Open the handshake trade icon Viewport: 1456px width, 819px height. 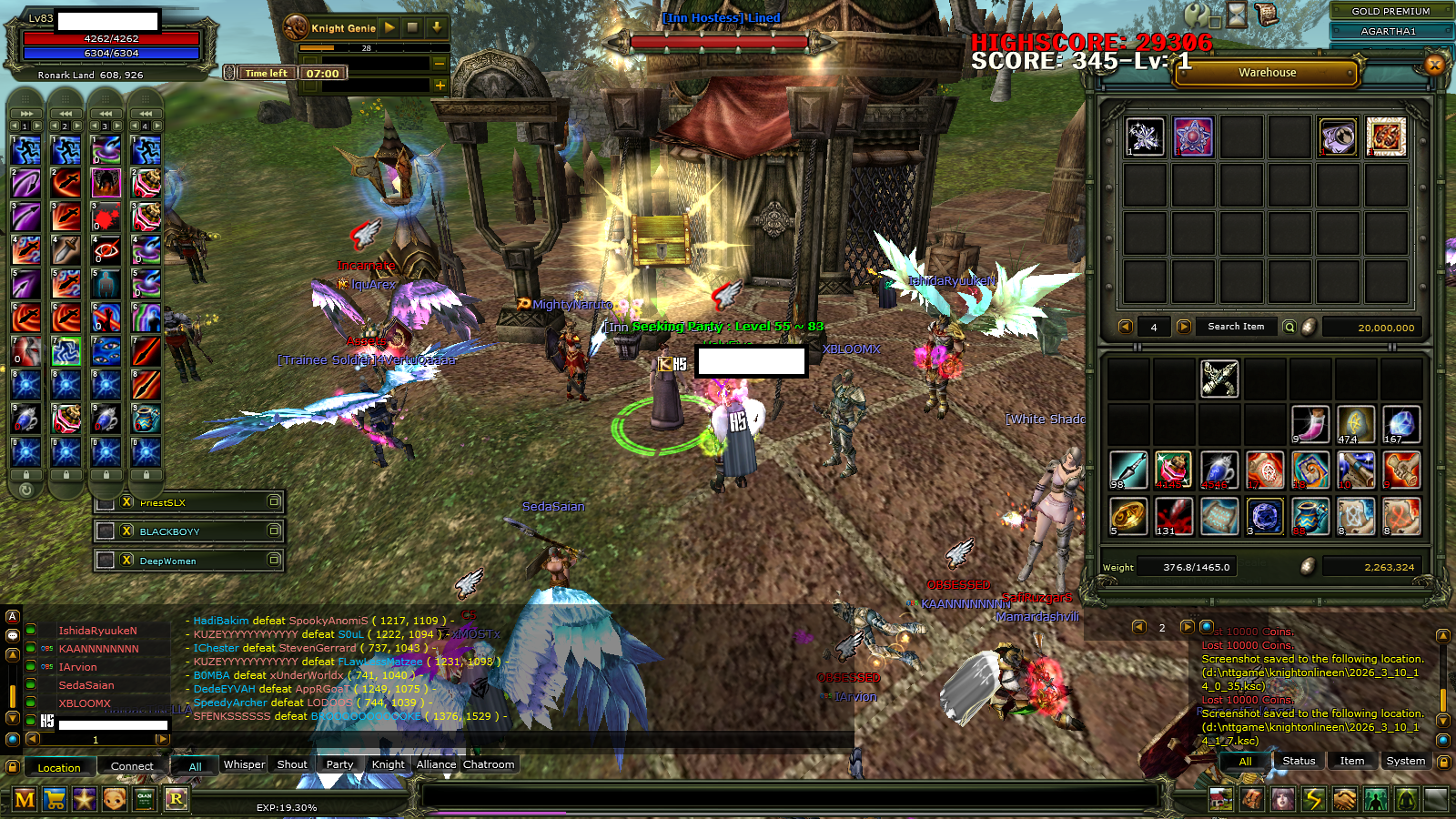(1344, 799)
